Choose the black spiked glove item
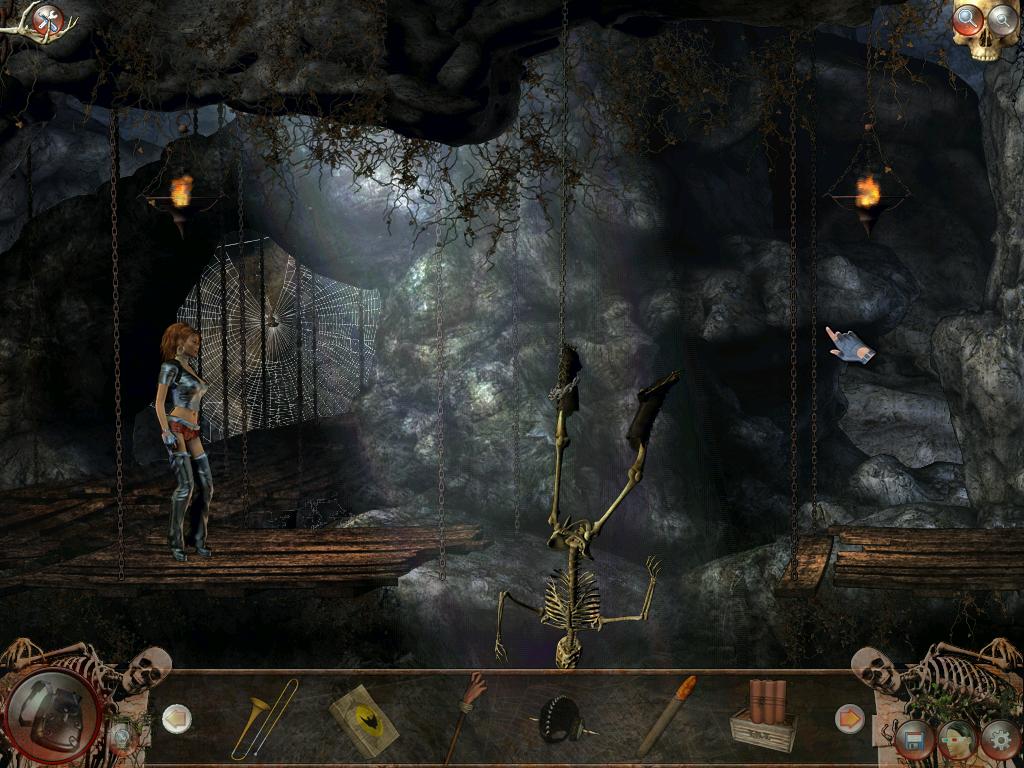1024x768 pixels. [560, 720]
